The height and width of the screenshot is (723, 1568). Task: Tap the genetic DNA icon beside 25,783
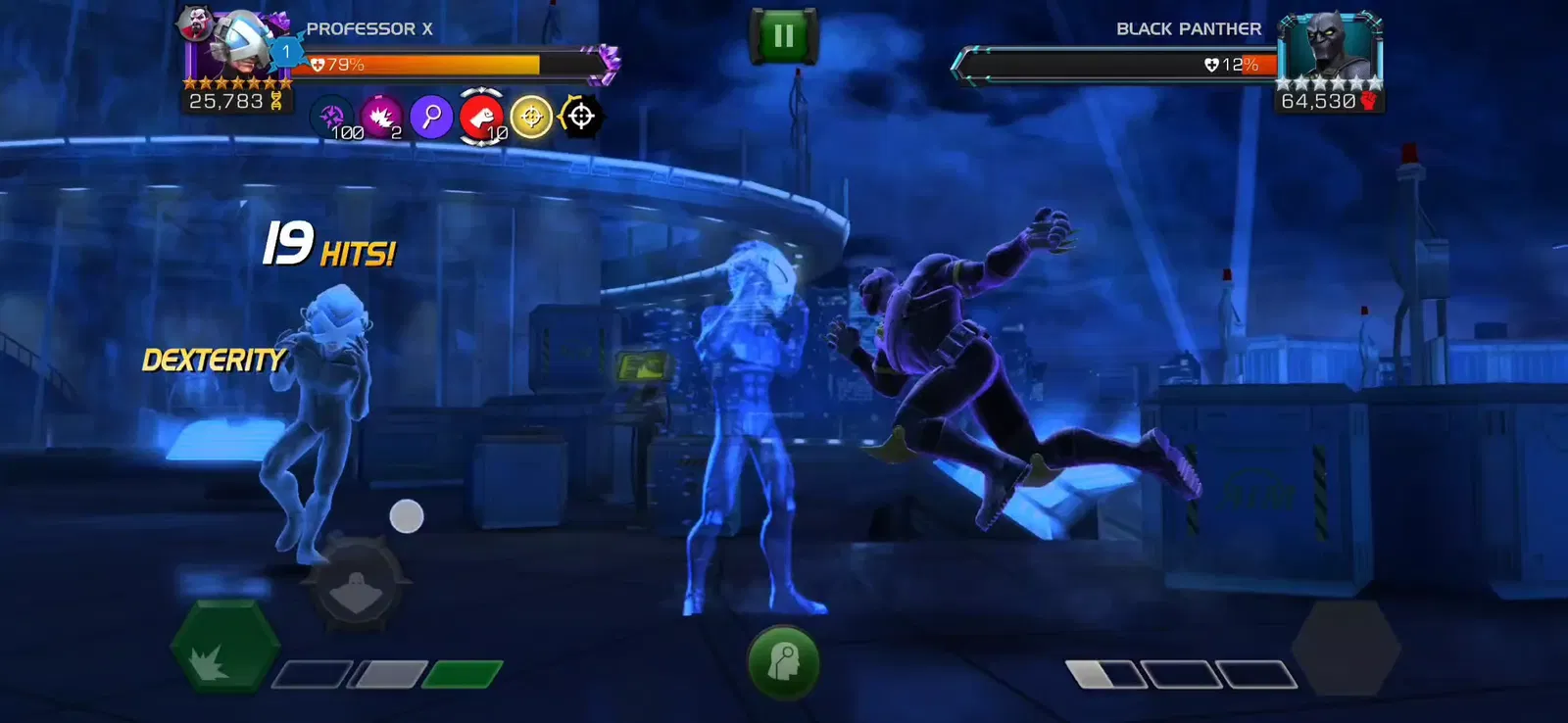(276, 101)
